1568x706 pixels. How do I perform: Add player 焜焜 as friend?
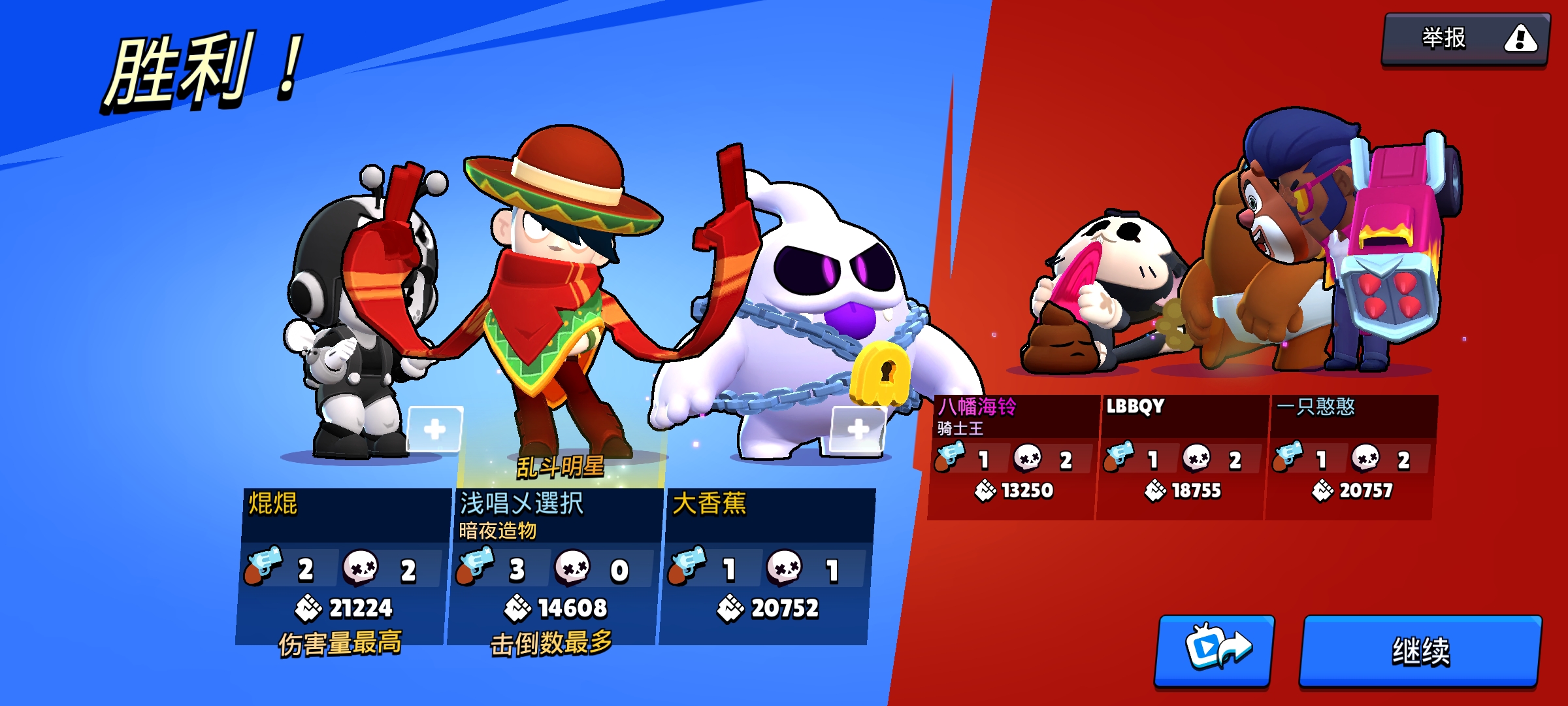[434, 429]
